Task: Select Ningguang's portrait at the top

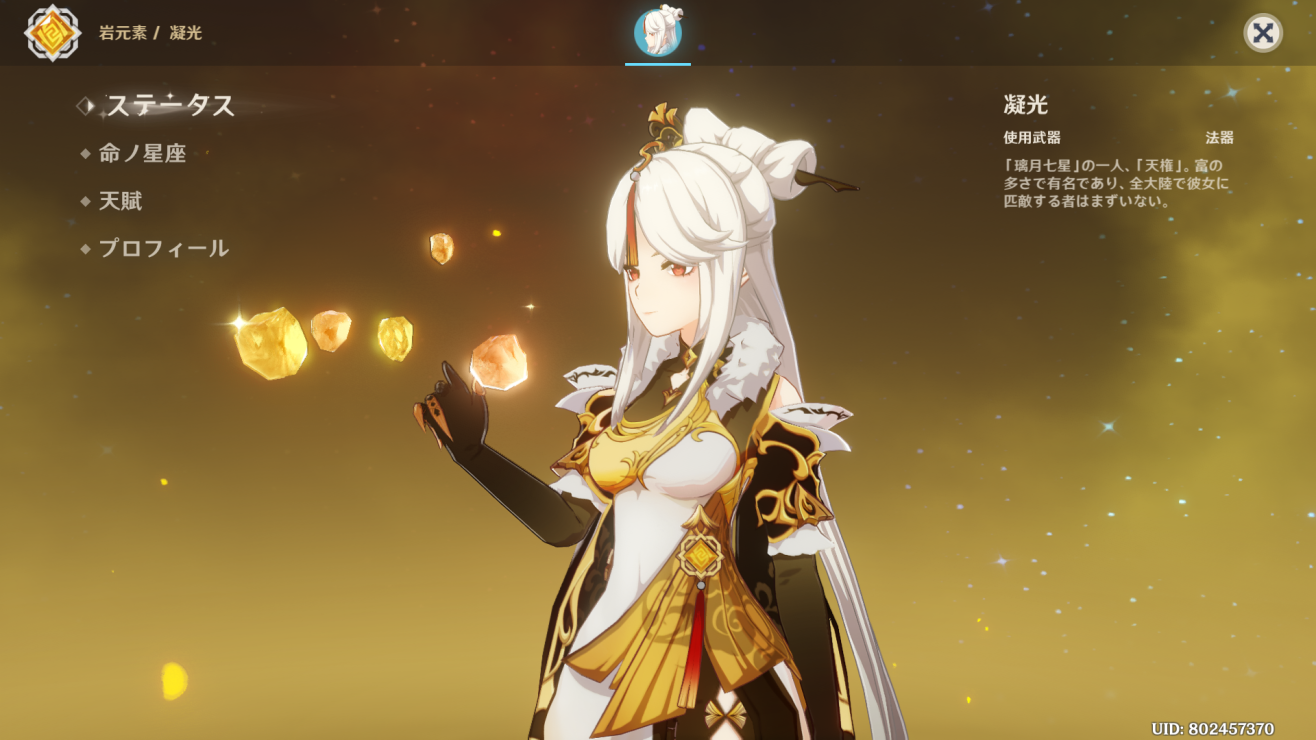Action: 658,33
